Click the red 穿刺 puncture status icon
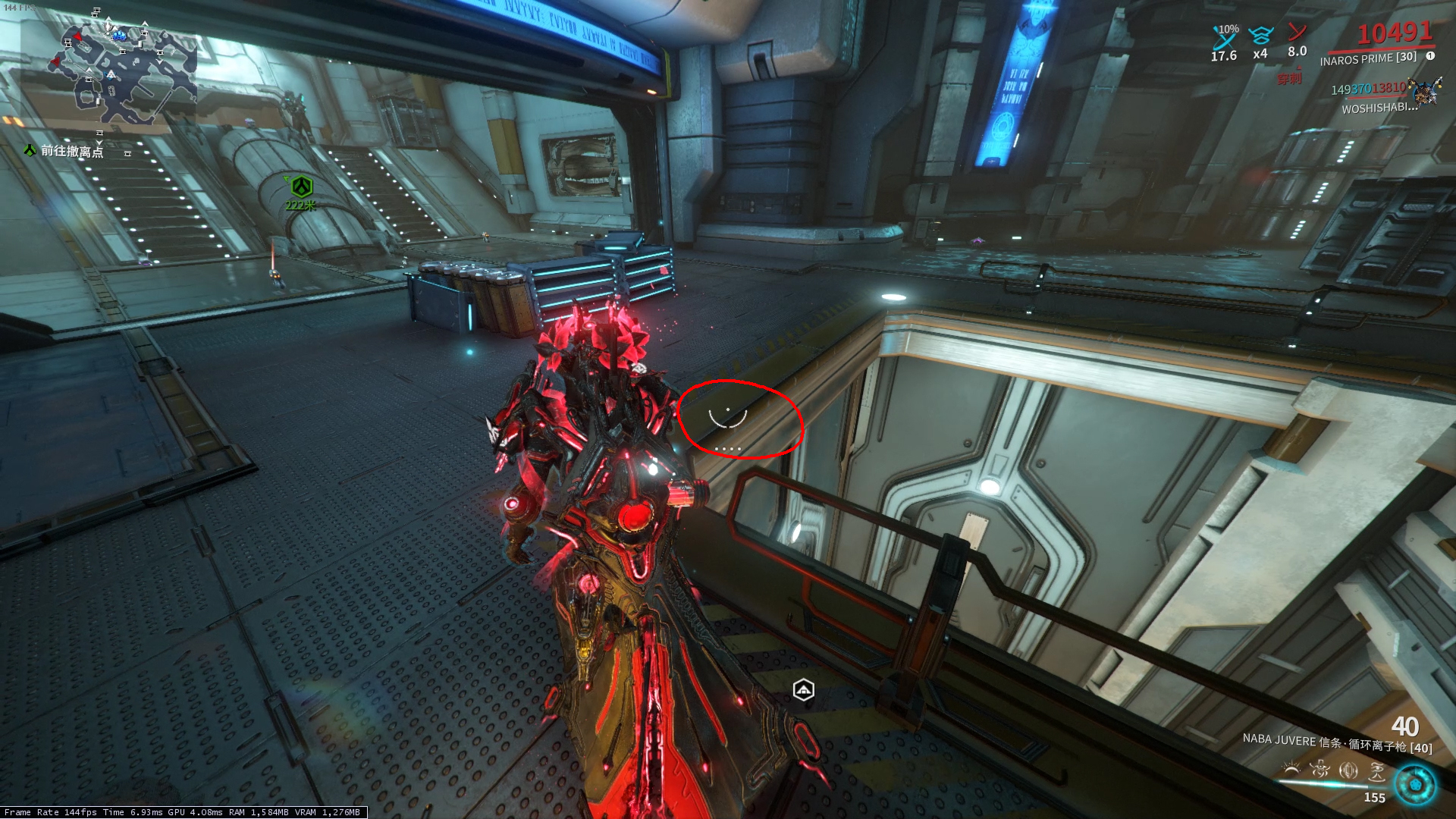The image size is (1456, 819). coord(1289,78)
